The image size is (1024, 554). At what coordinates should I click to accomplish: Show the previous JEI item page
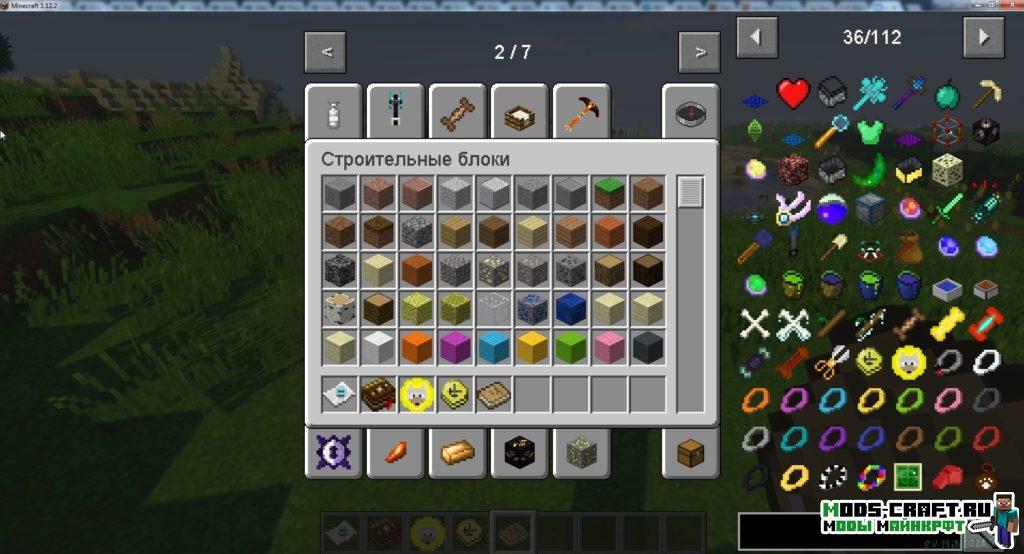click(757, 38)
